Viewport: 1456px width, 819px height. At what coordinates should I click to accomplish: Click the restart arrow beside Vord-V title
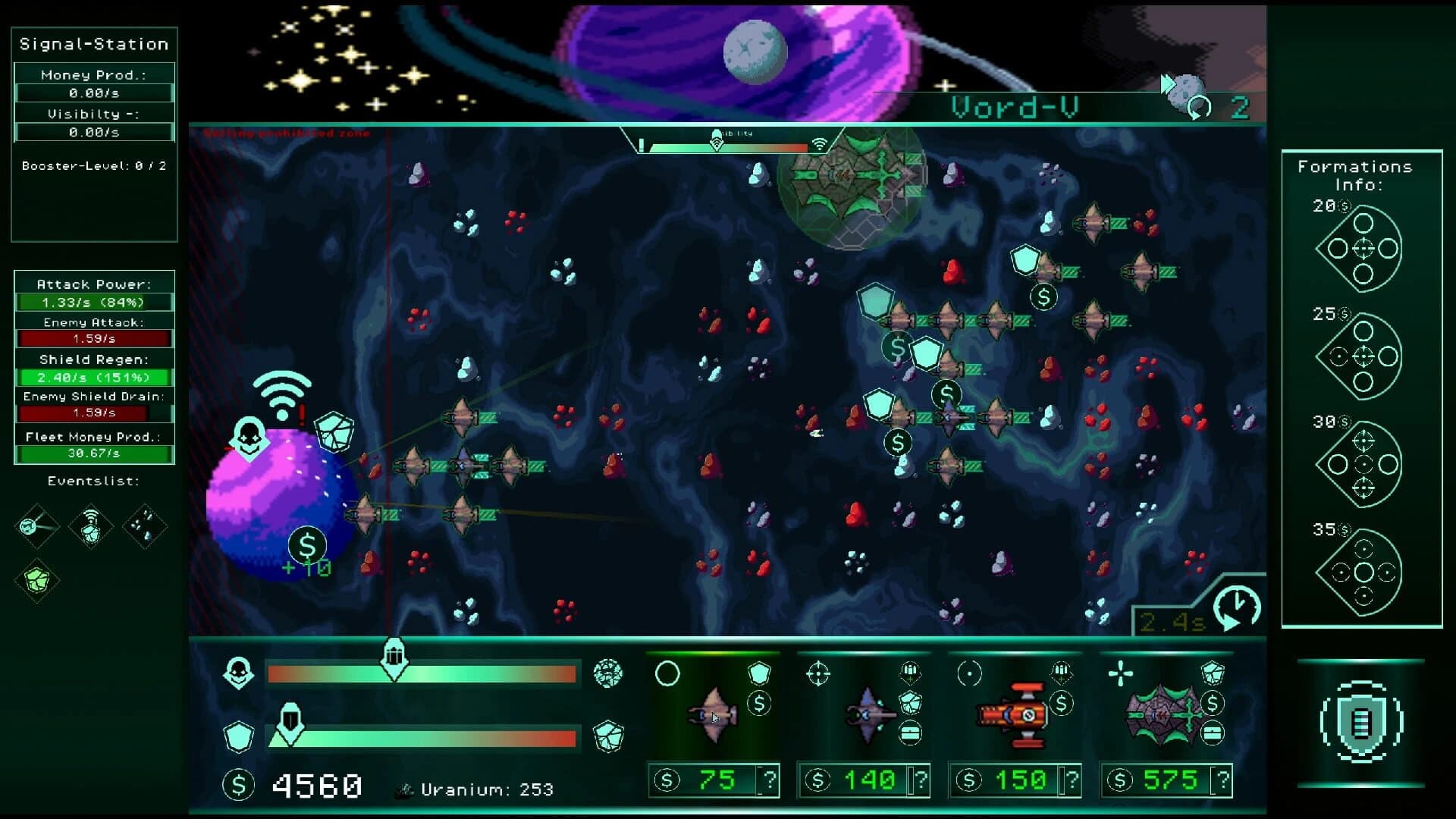pos(1198,106)
